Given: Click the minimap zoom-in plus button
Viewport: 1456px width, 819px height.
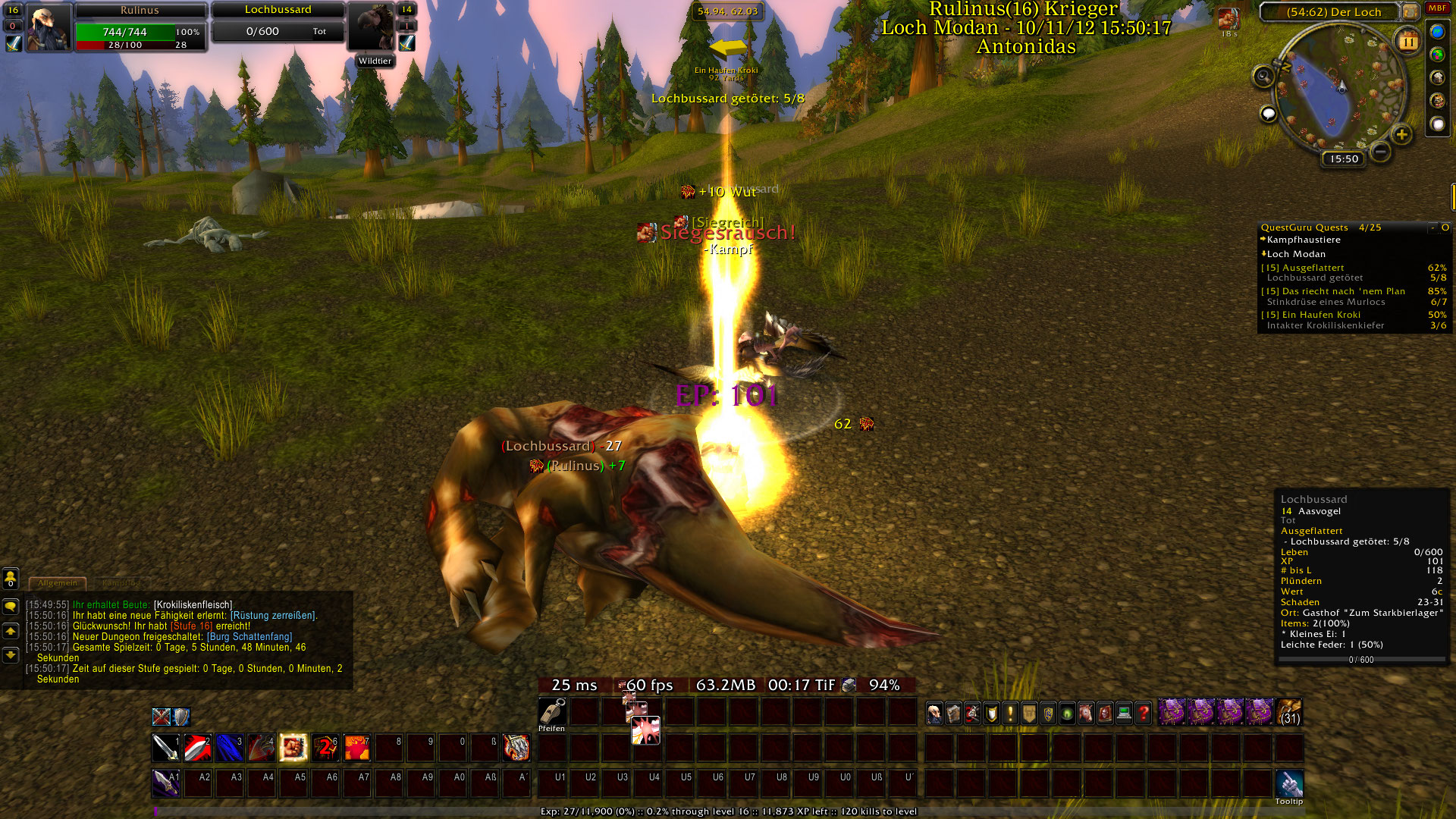Looking at the screenshot, I should point(1401,135).
